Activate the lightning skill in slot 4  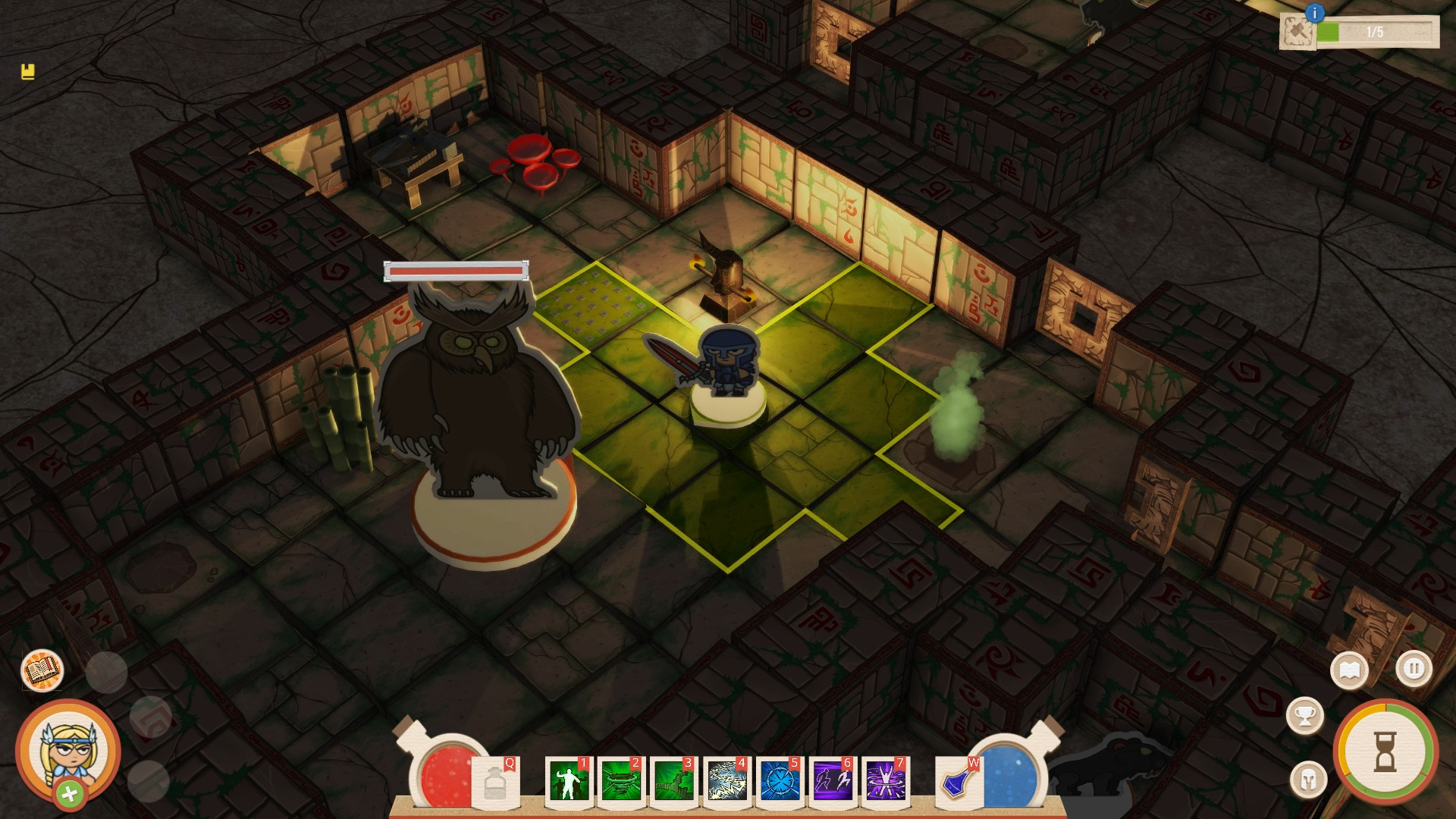pyautogui.click(x=726, y=781)
